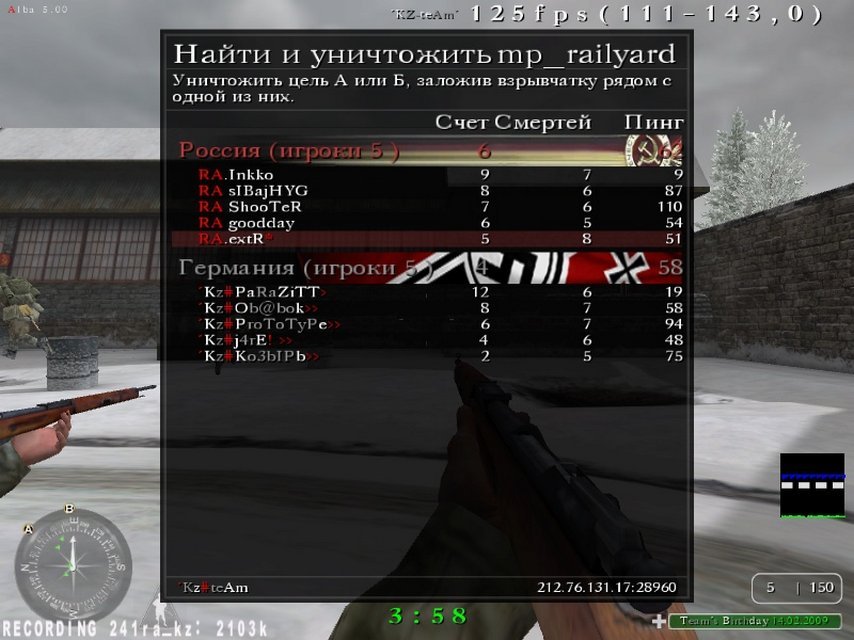
Task: Click the RA goodday player row
Action: (430, 223)
